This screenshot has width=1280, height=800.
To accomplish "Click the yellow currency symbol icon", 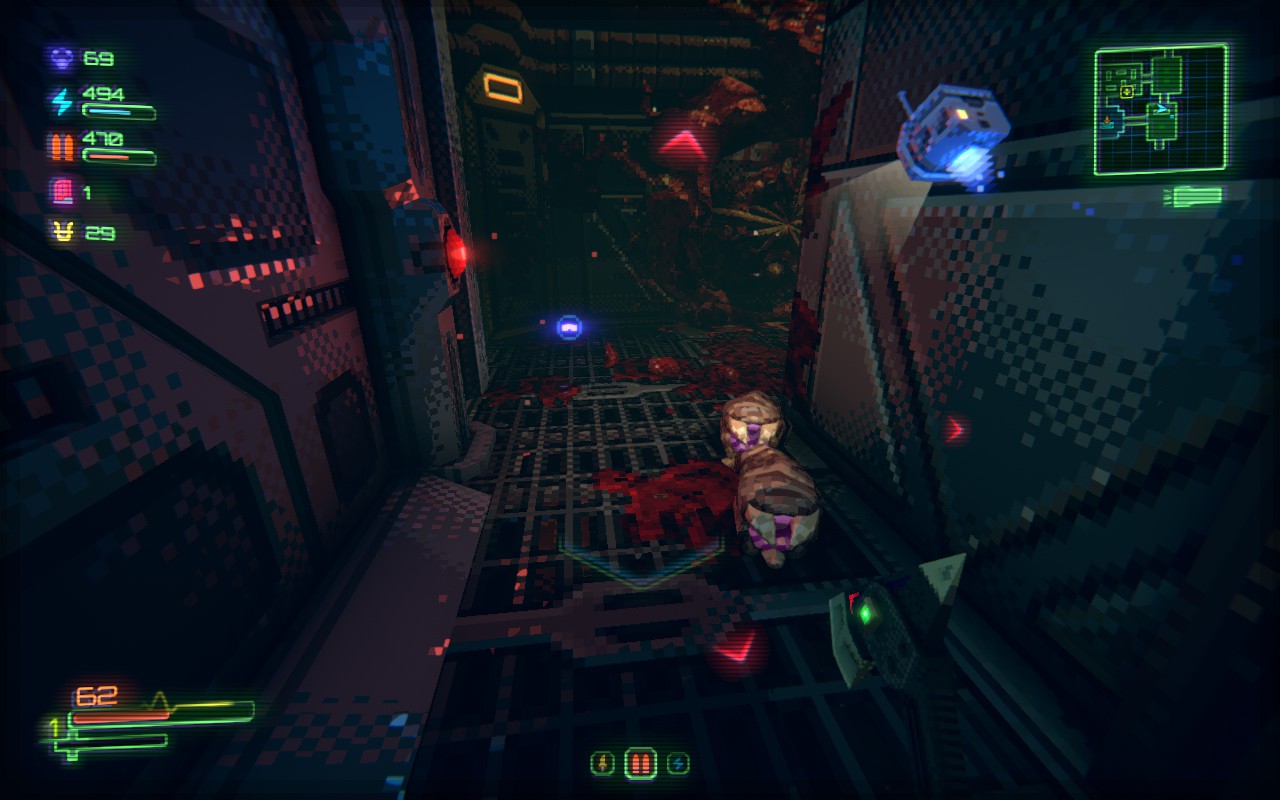I will tap(62, 233).
